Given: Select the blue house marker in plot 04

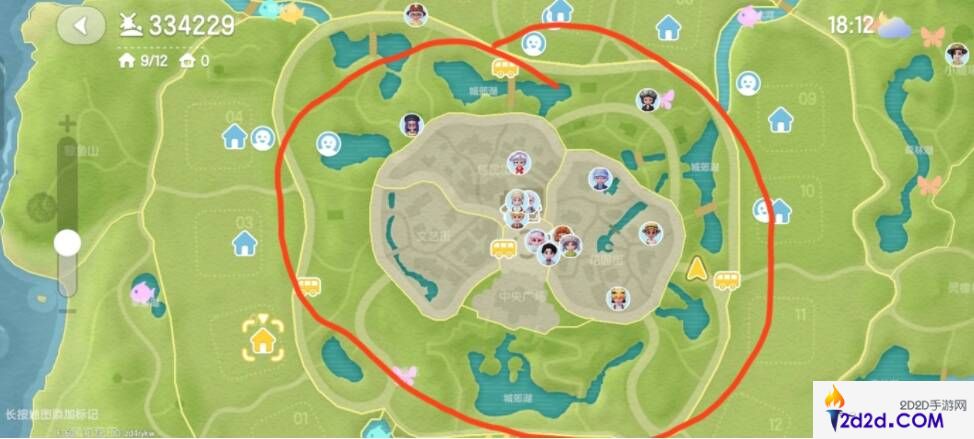Looking at the screenshot, I should point(235,136).
